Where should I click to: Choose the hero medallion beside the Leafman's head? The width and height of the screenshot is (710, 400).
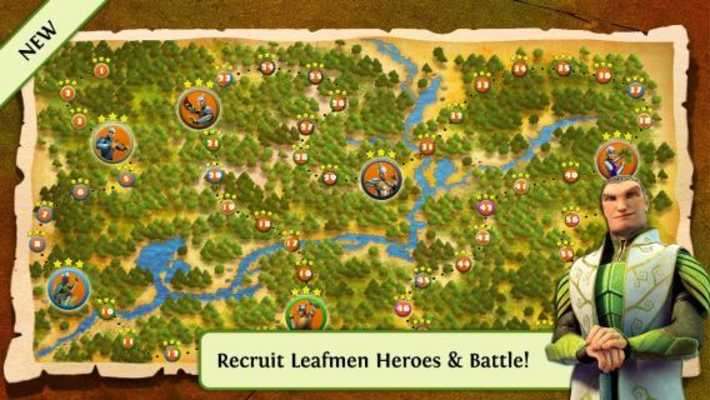(616, 160)
